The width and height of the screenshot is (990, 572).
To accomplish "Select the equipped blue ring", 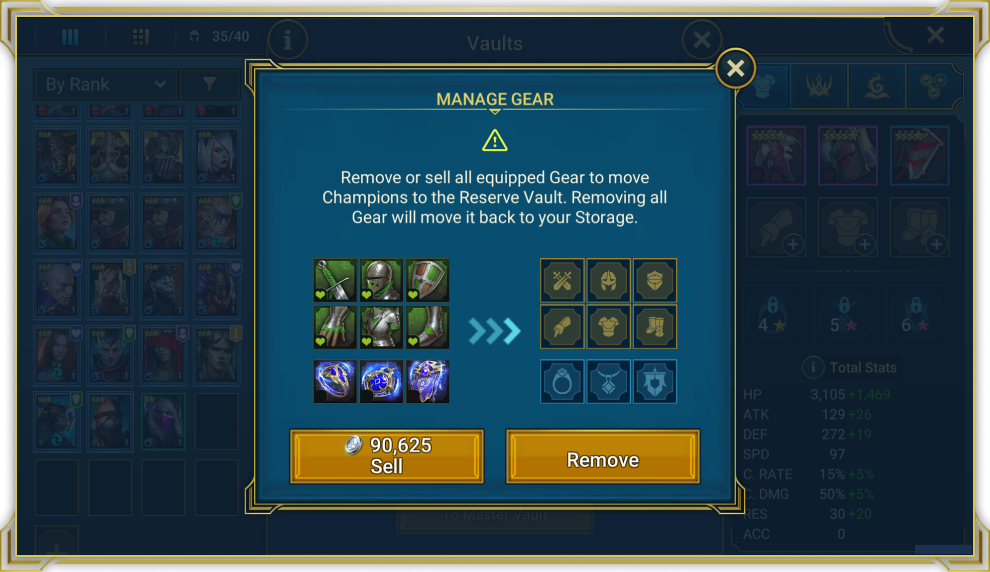I will click(x=335, y=381).
